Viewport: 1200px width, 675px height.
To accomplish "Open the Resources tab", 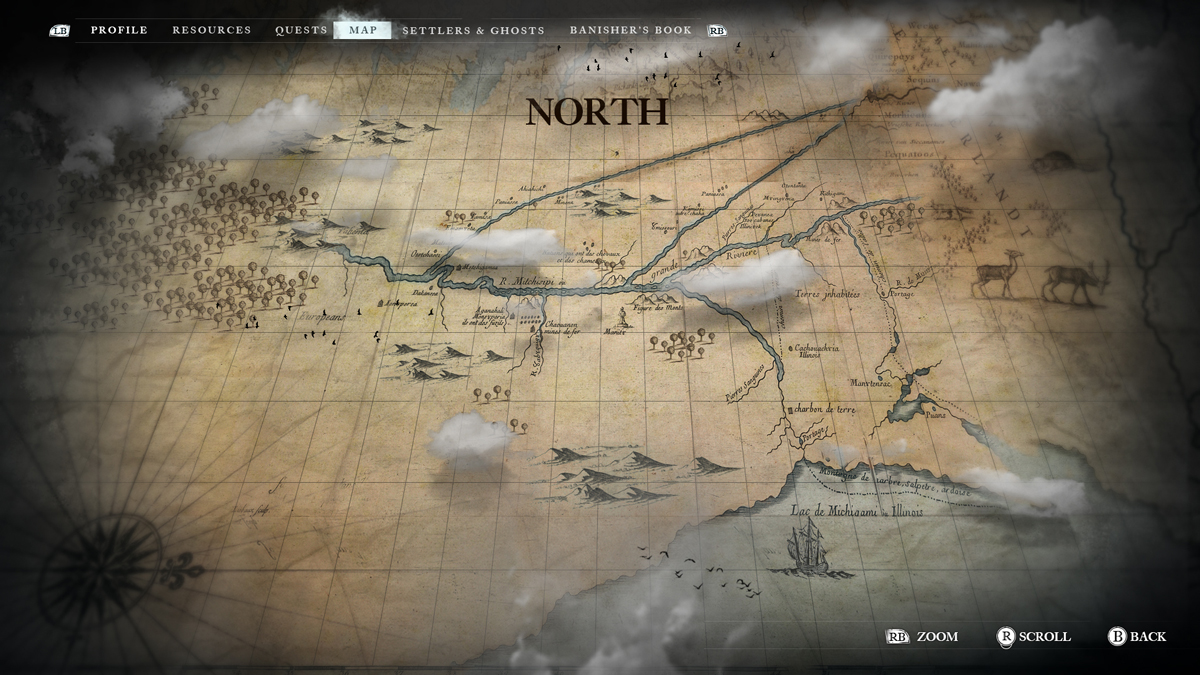I will click(x=211, y=30).
